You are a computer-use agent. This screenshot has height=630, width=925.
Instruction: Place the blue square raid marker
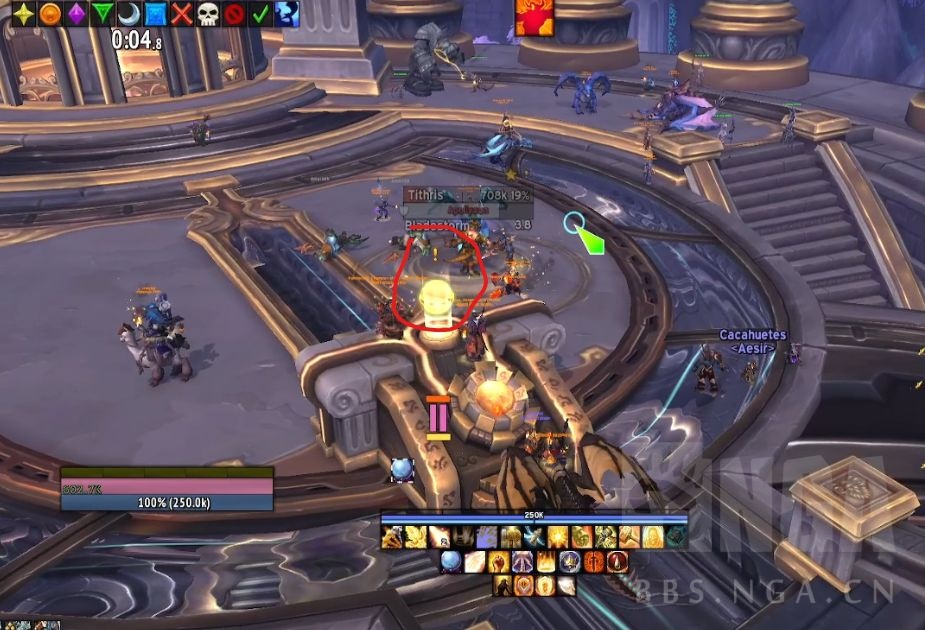(x=155, y=14)
